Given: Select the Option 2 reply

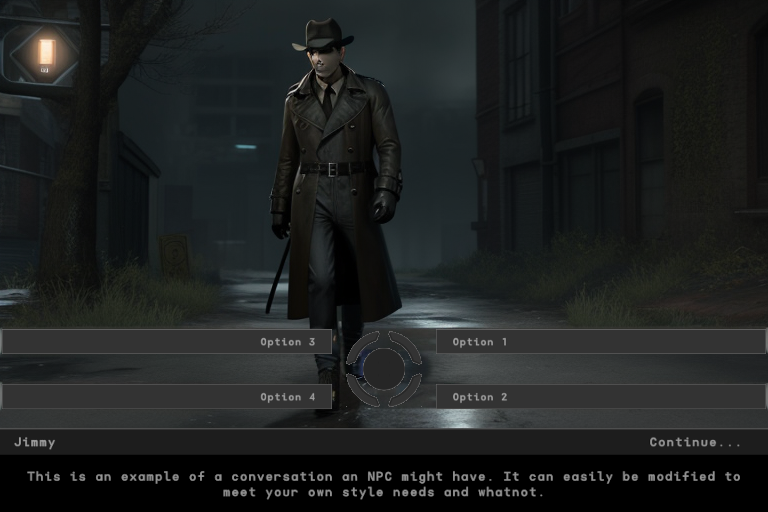Looking at the screenshot, I should [600, 397].
